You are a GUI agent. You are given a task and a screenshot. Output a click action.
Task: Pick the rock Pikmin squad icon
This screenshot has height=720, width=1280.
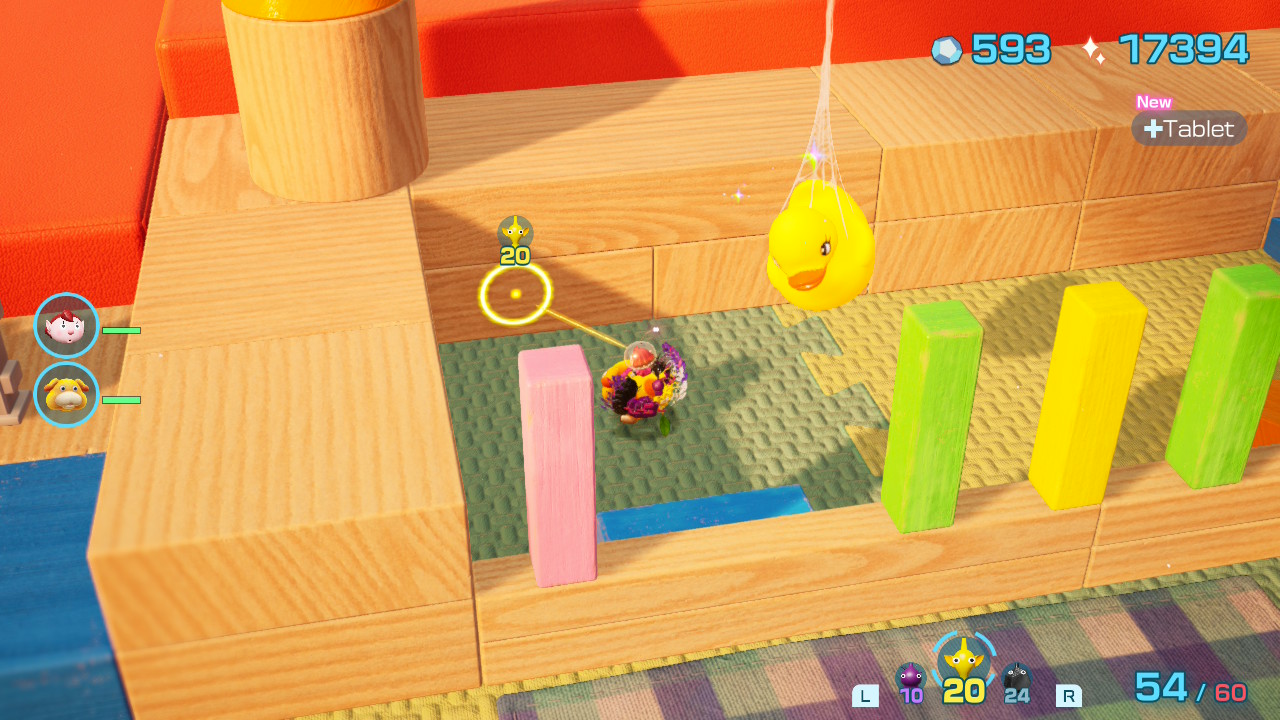1016,678
